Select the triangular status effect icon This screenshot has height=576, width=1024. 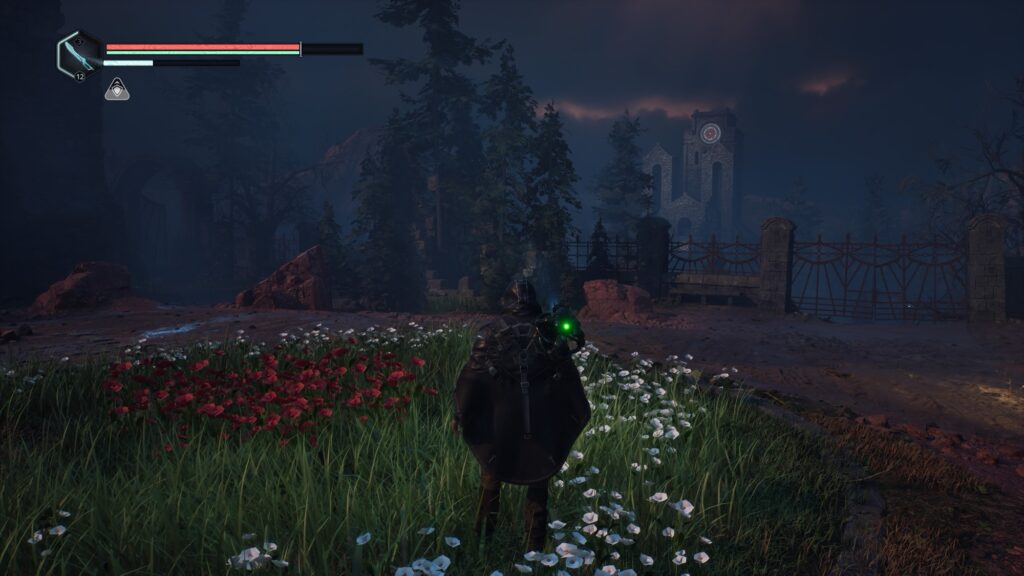116,90
